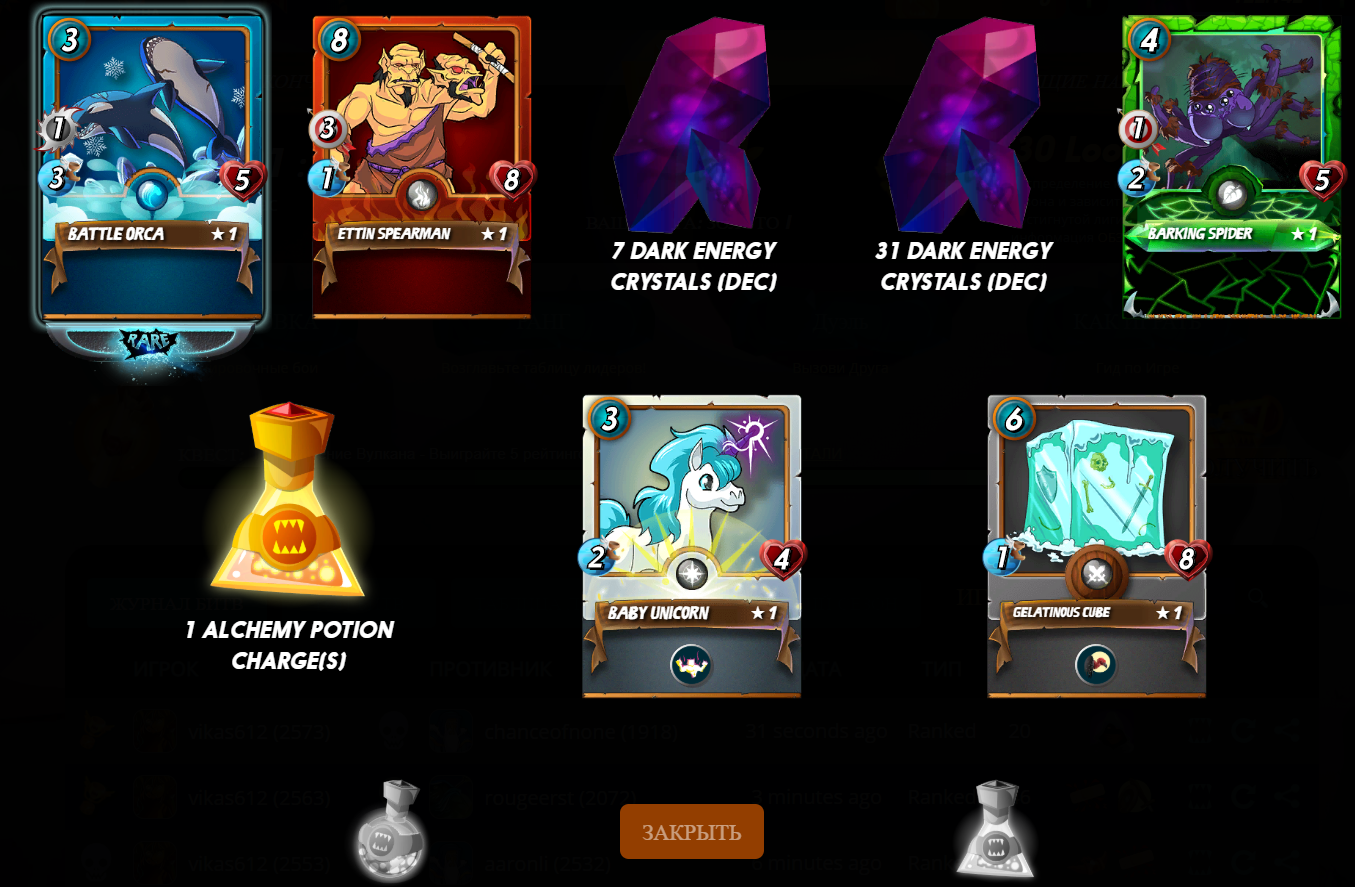Select the Ettin Spearman card

pos(421,166)
